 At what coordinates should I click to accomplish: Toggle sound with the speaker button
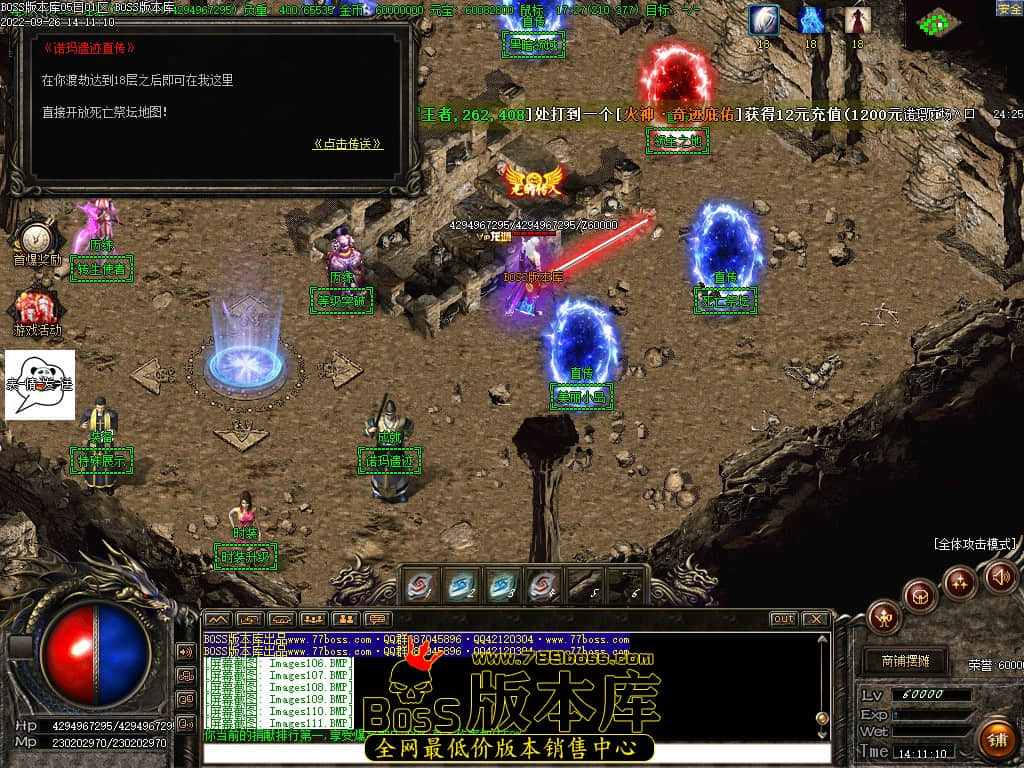pos(1001,576)
